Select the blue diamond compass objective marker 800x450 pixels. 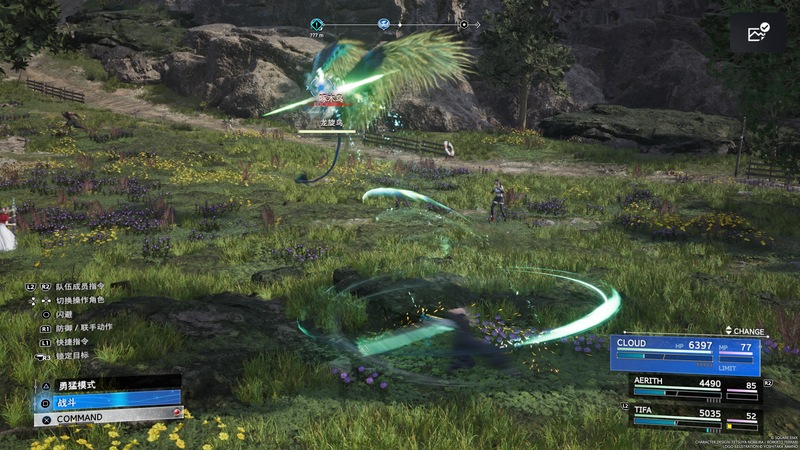click(317, 24)
